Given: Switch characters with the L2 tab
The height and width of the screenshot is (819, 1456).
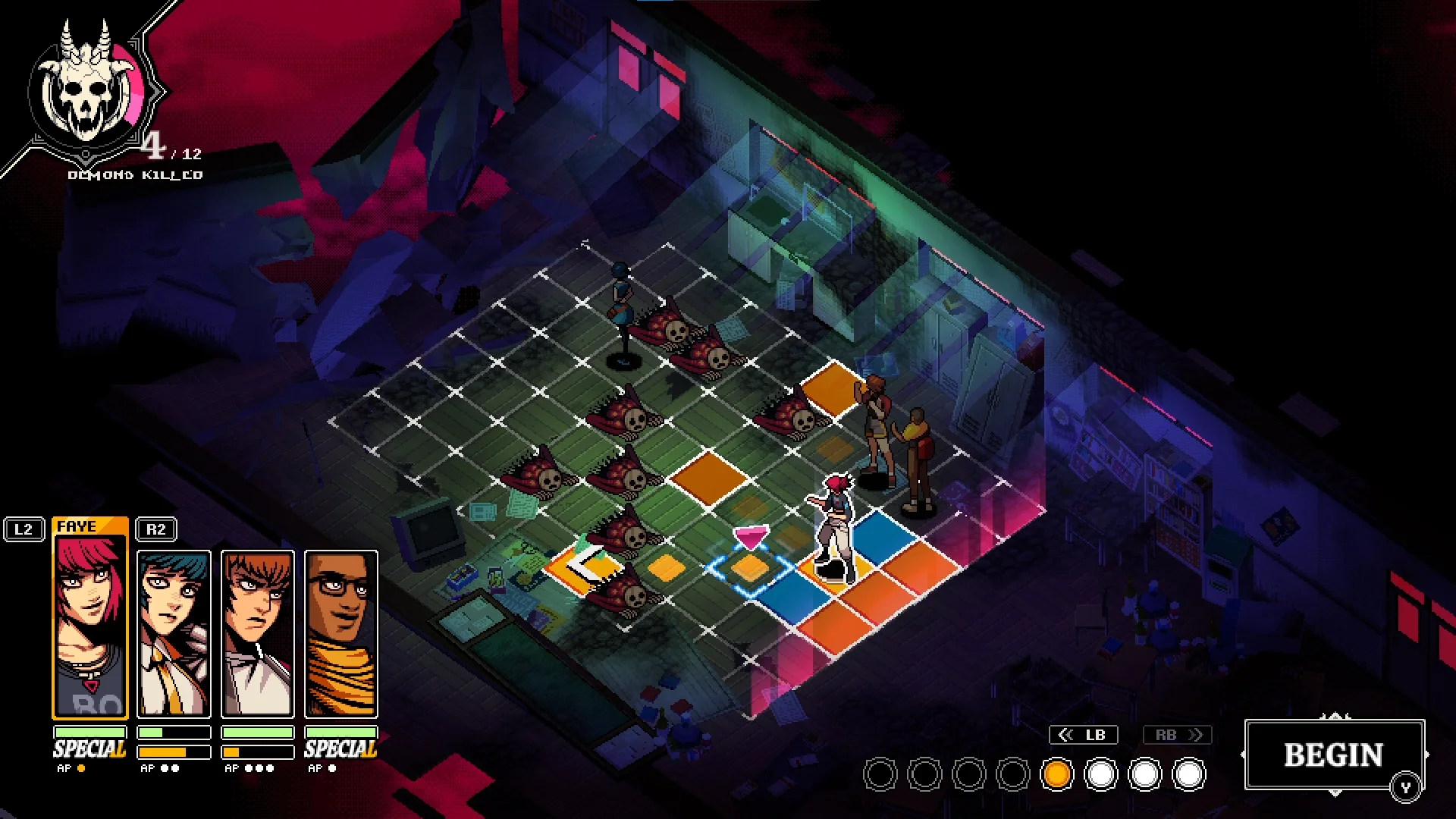Looking at the screenshot, I should [x=25, y=529].
